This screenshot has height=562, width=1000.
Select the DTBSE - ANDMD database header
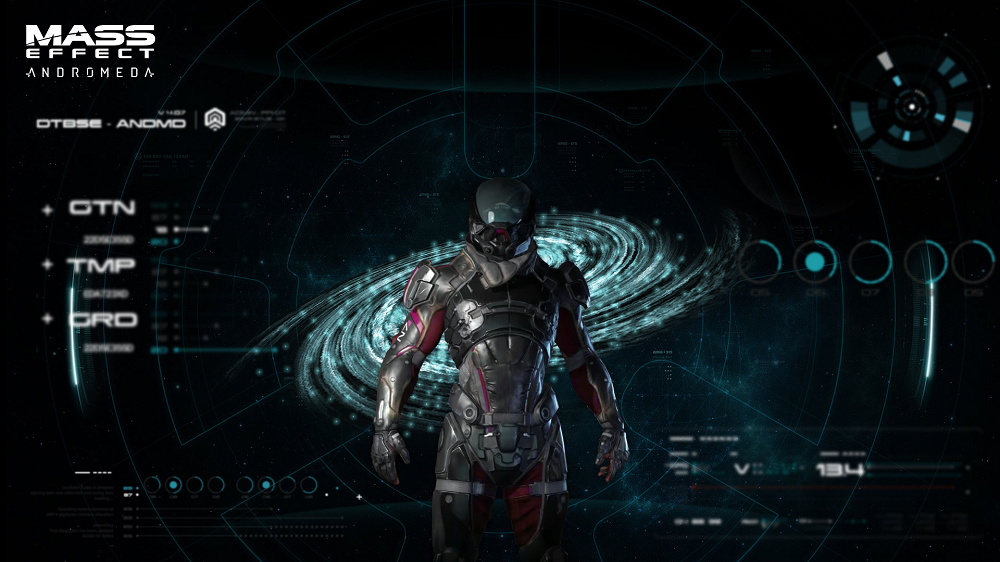(x=110, y=123)
